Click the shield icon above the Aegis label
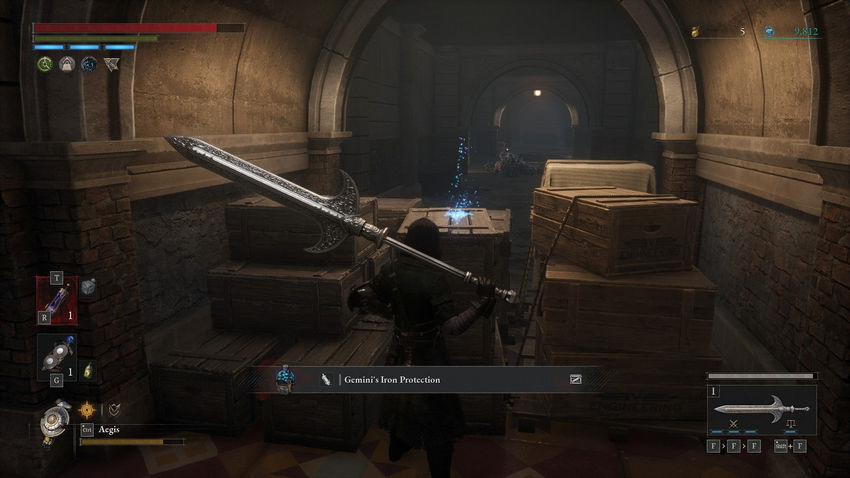Image resolution: width=850 pixels, height=478 pixels. [114, 409]
